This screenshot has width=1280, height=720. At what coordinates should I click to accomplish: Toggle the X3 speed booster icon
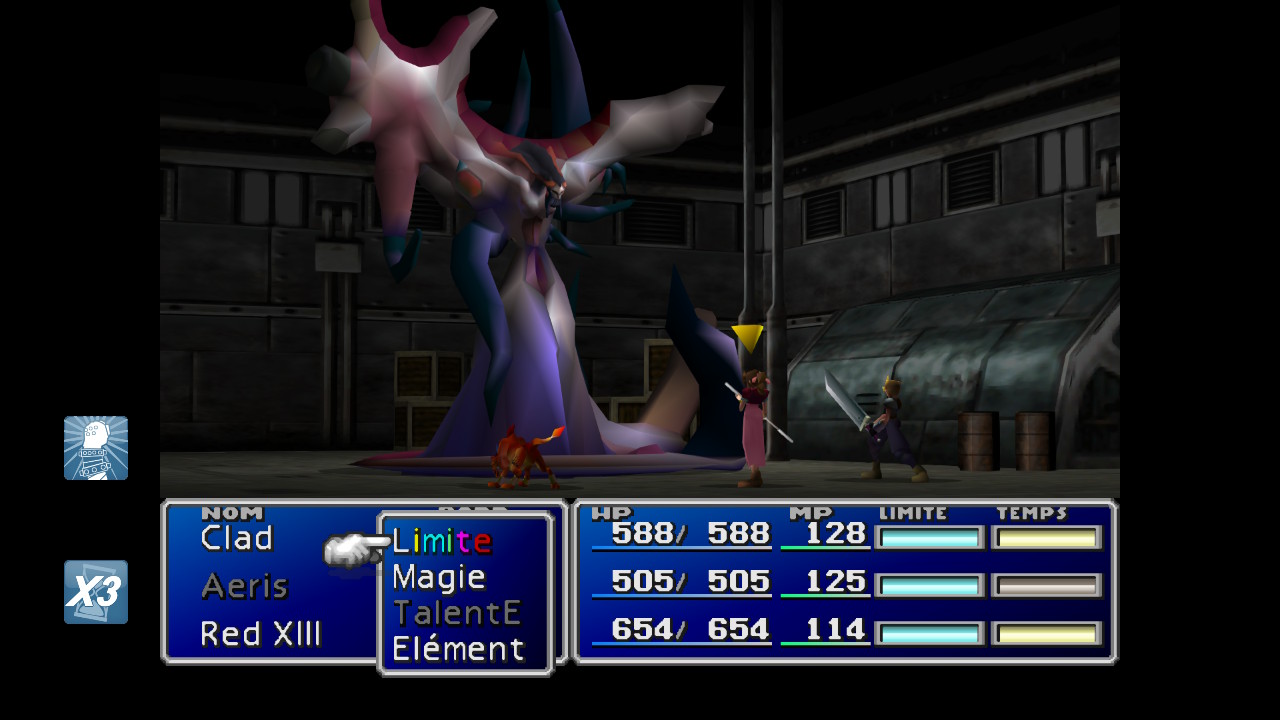[96, 592]
